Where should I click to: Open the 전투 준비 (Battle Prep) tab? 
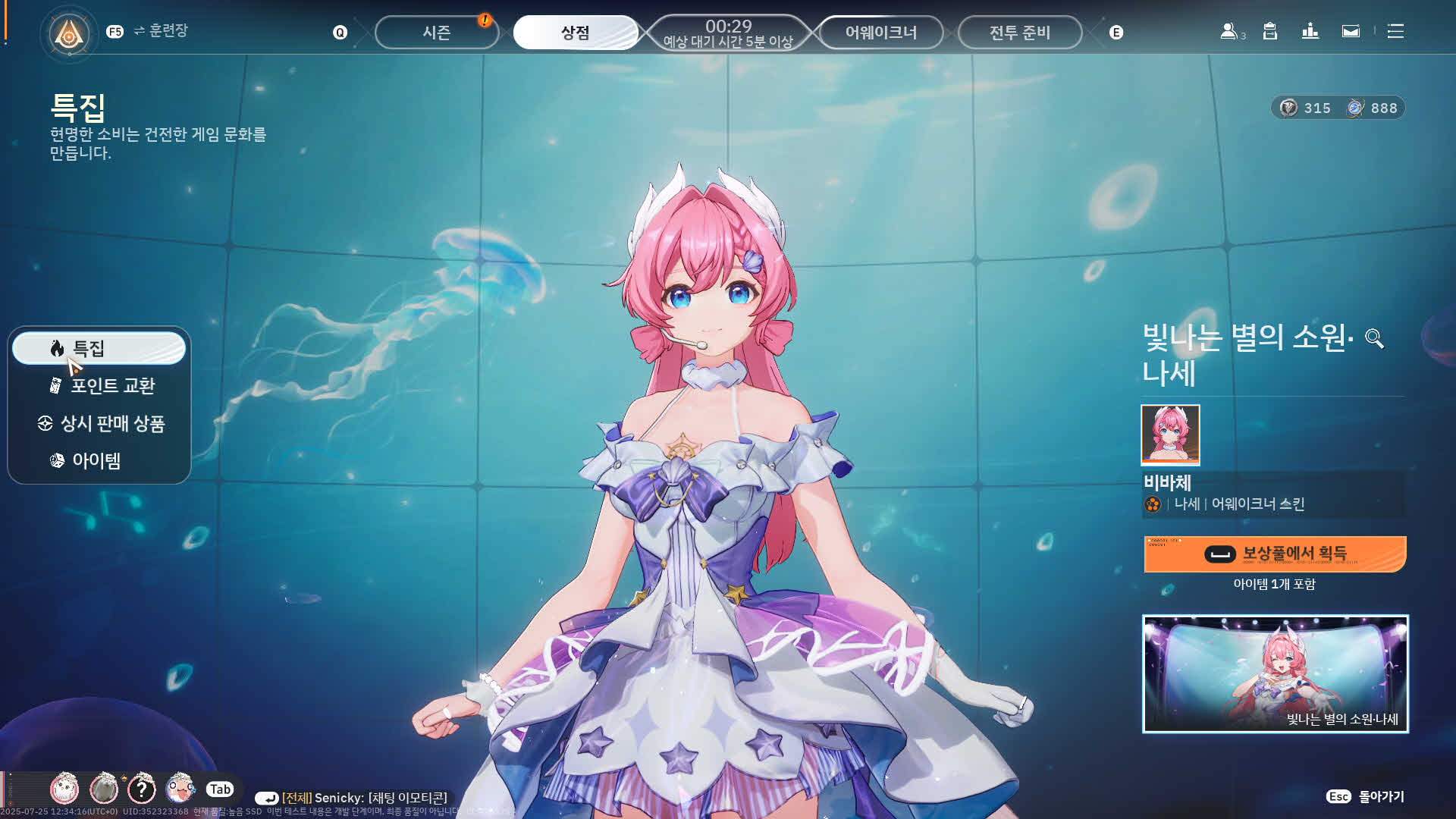coord(1019,33)
